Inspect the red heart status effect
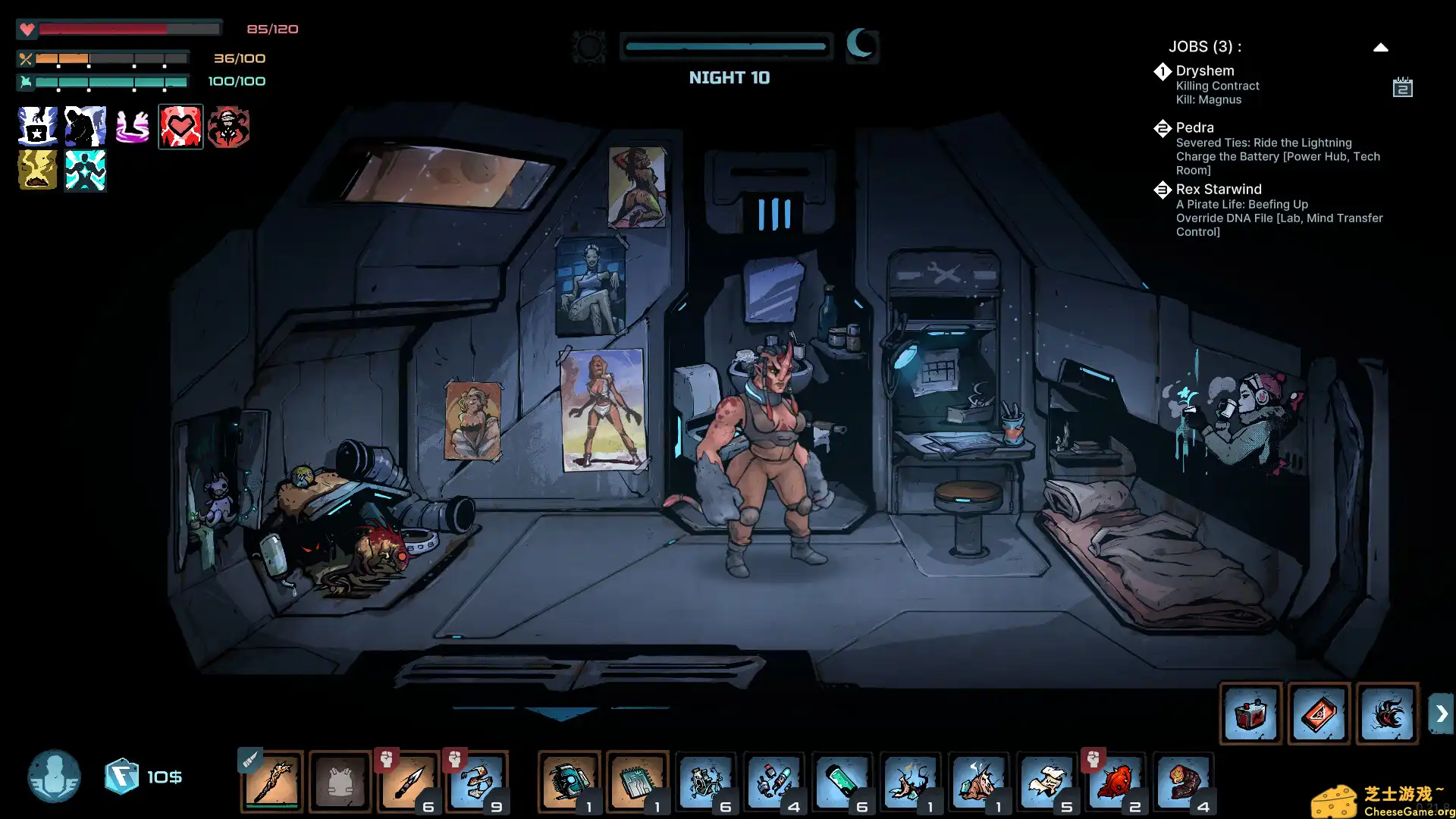The image size is (1456, 819). (180, 127)
